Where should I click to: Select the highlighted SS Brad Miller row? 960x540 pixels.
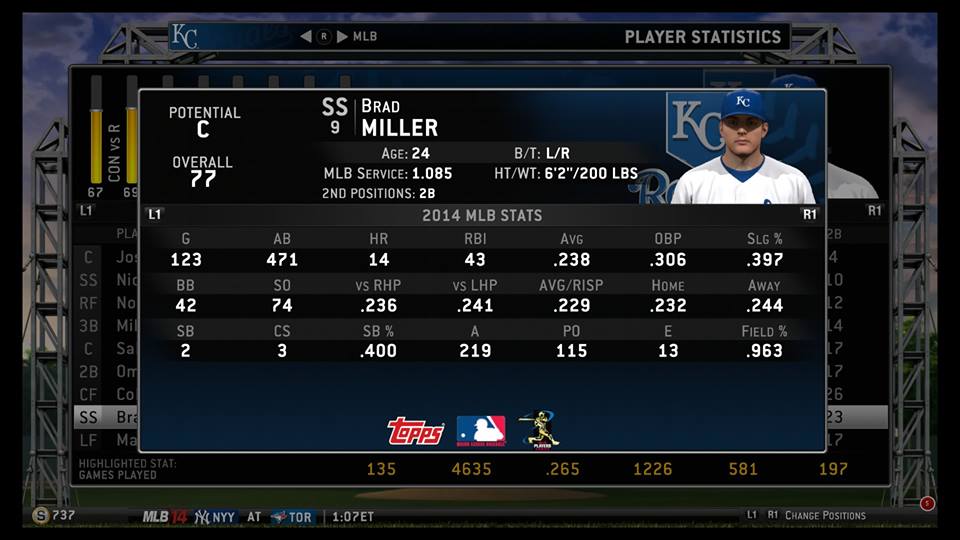[x=106, y=418]
